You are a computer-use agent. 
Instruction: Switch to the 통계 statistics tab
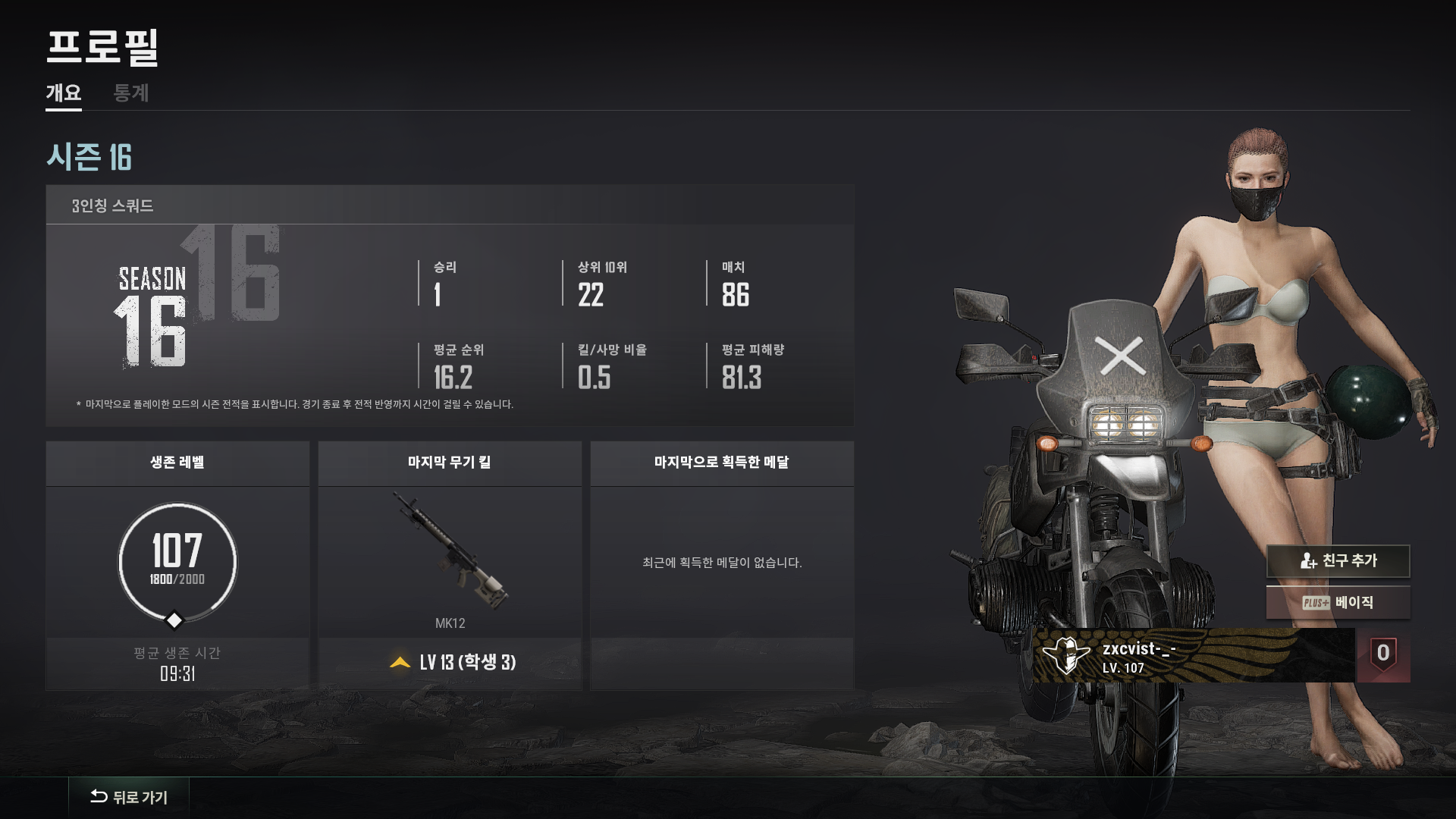[130, 93]
